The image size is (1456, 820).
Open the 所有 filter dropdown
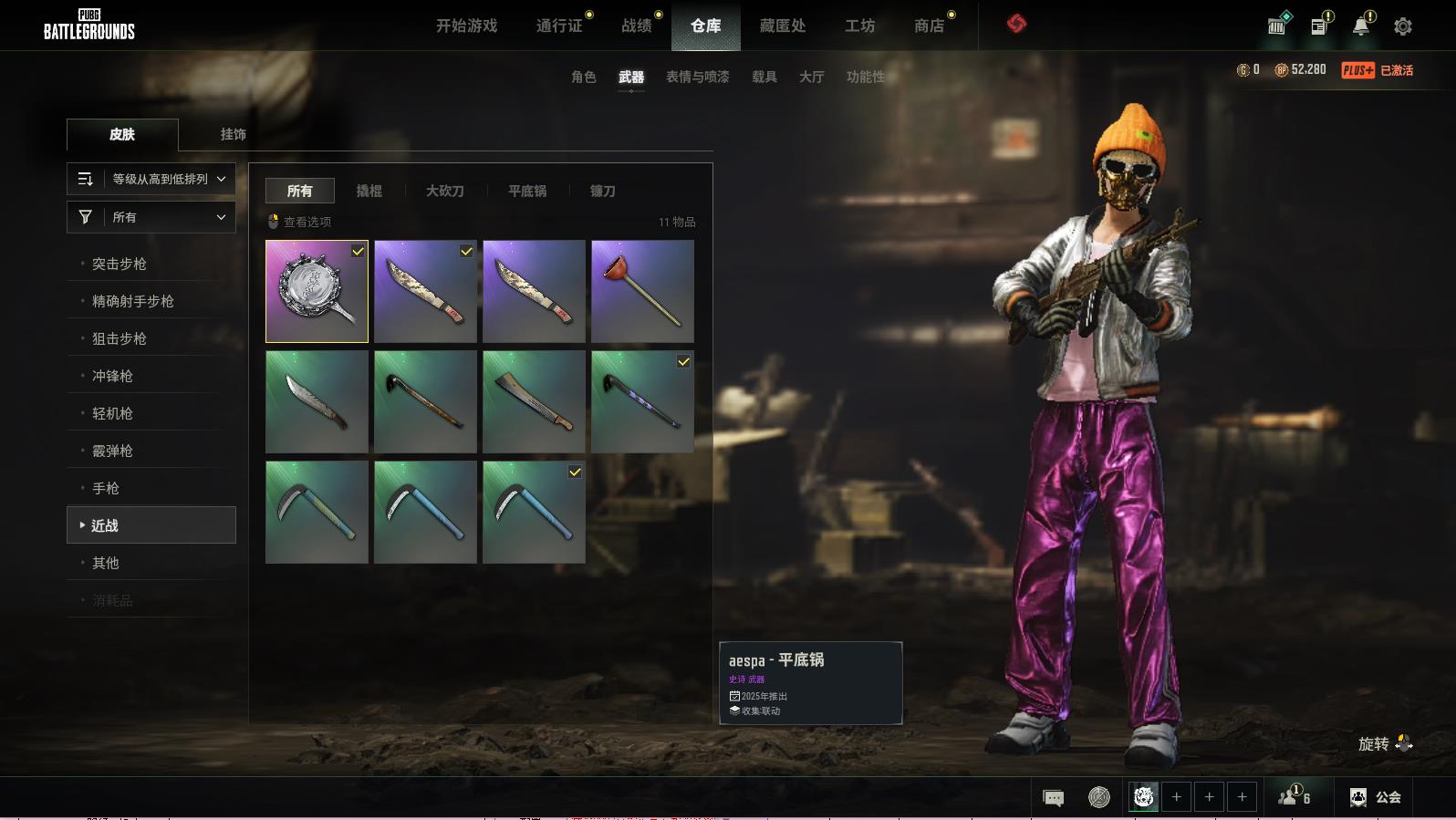[x=151, y=217]
